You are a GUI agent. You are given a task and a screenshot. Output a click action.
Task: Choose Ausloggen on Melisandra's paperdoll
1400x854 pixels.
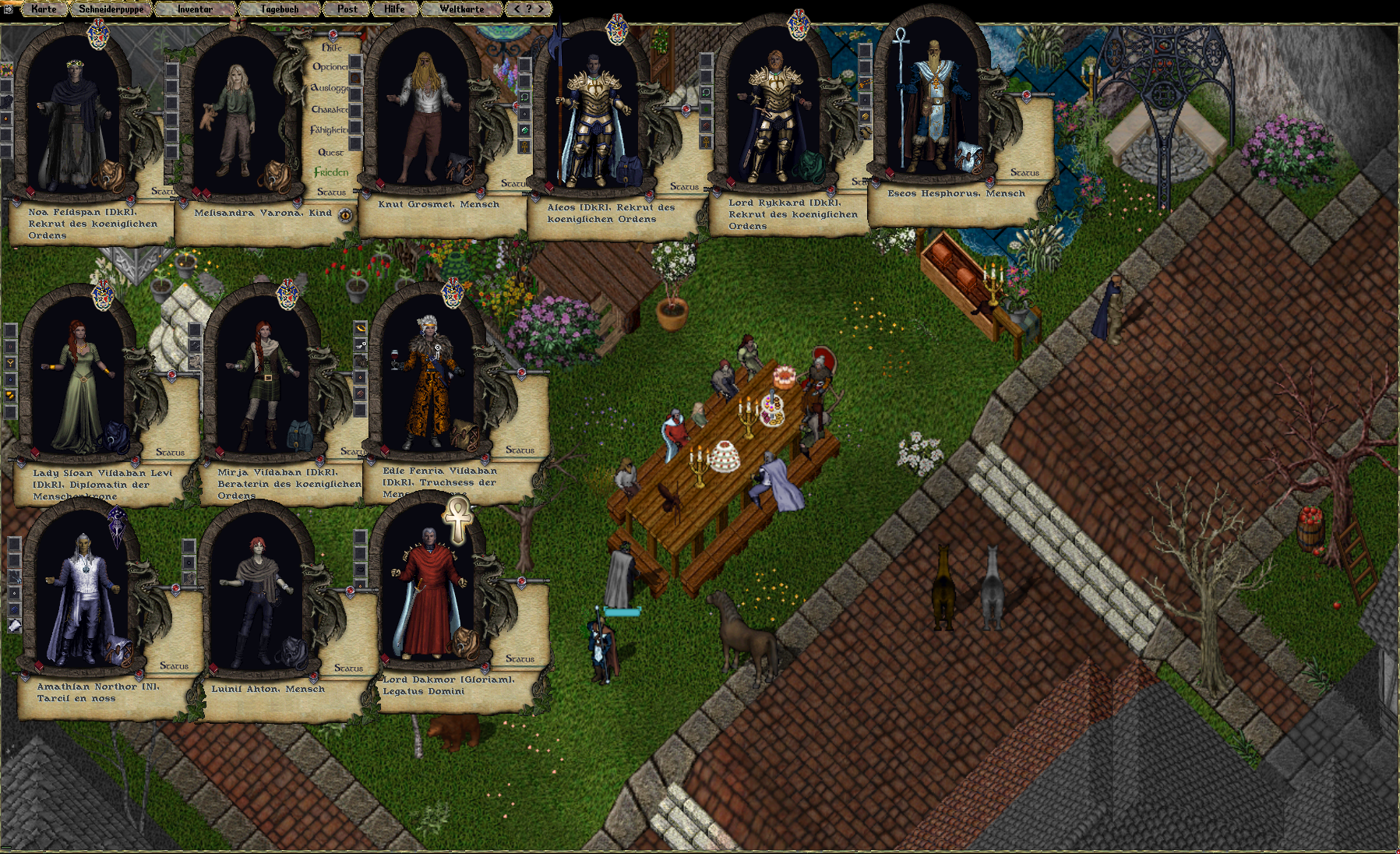pos(330,88)
